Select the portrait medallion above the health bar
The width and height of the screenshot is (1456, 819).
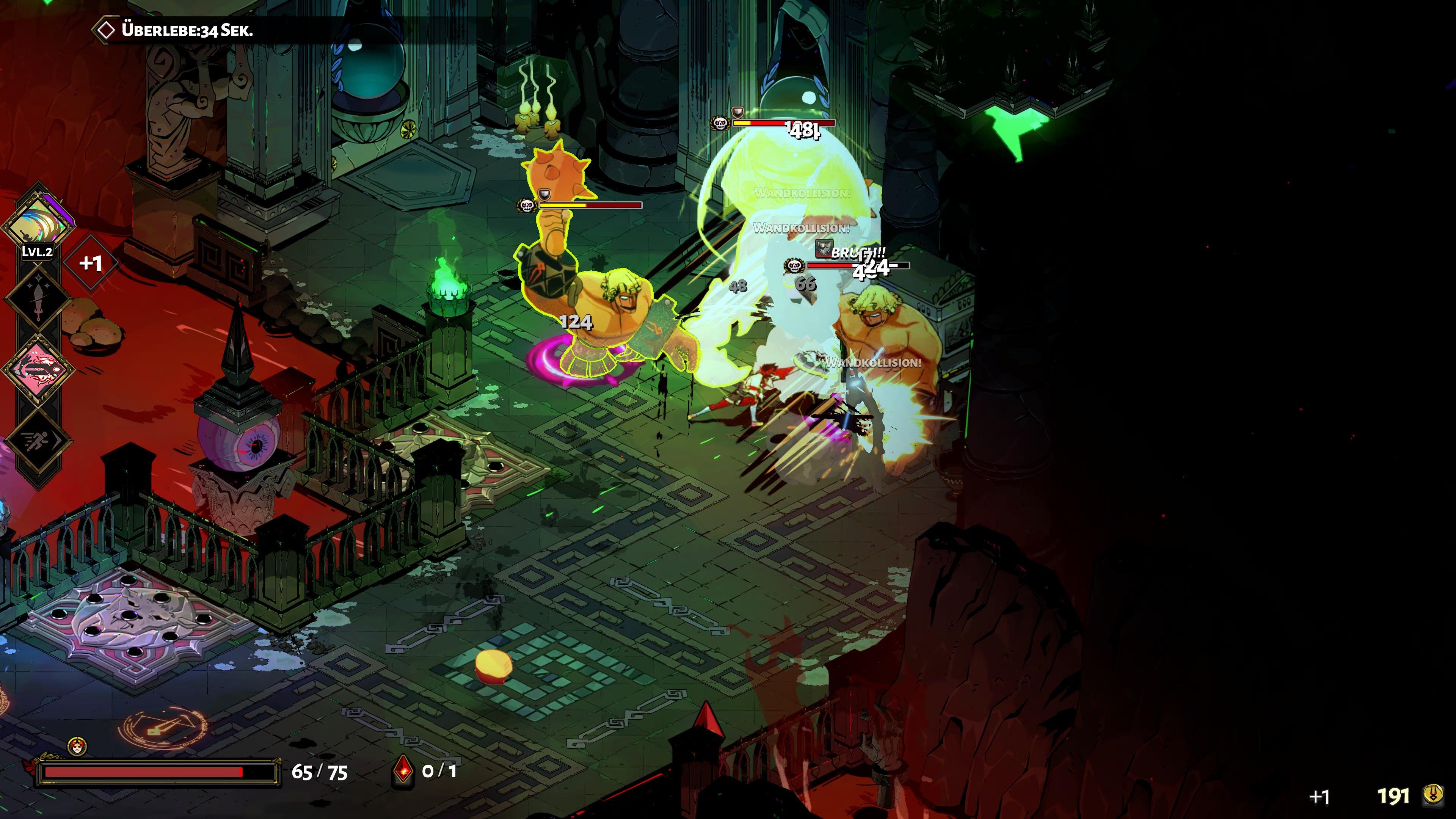pos(77,746)
